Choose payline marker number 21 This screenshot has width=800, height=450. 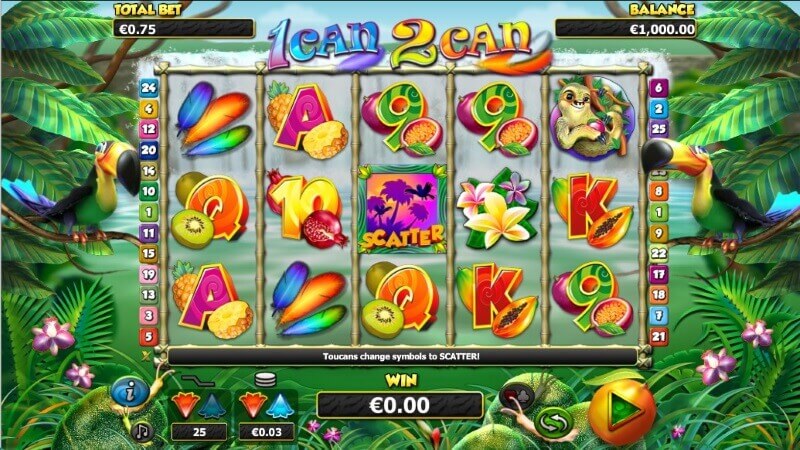pos(658,337)
